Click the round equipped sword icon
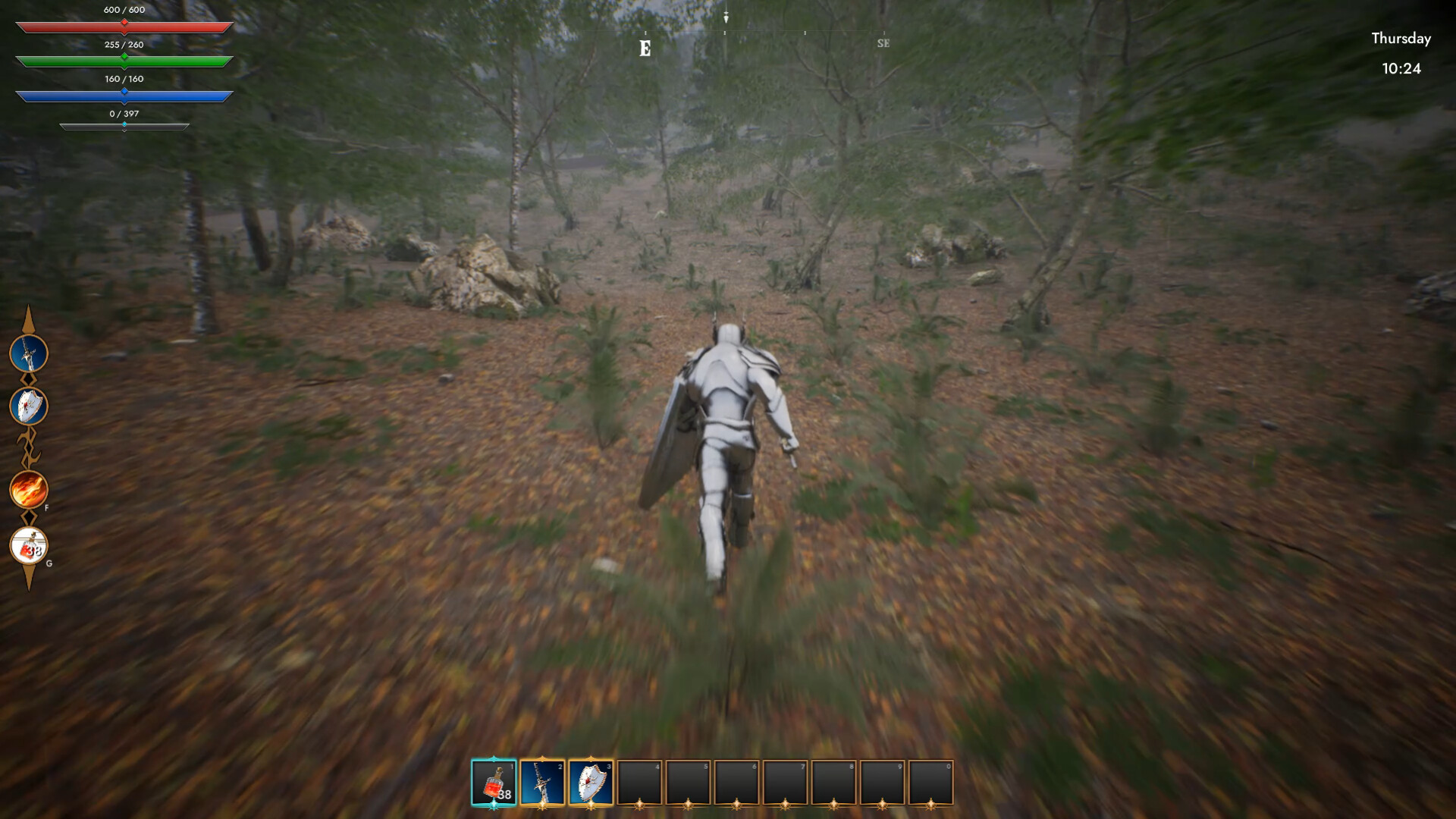 (29, 353)
